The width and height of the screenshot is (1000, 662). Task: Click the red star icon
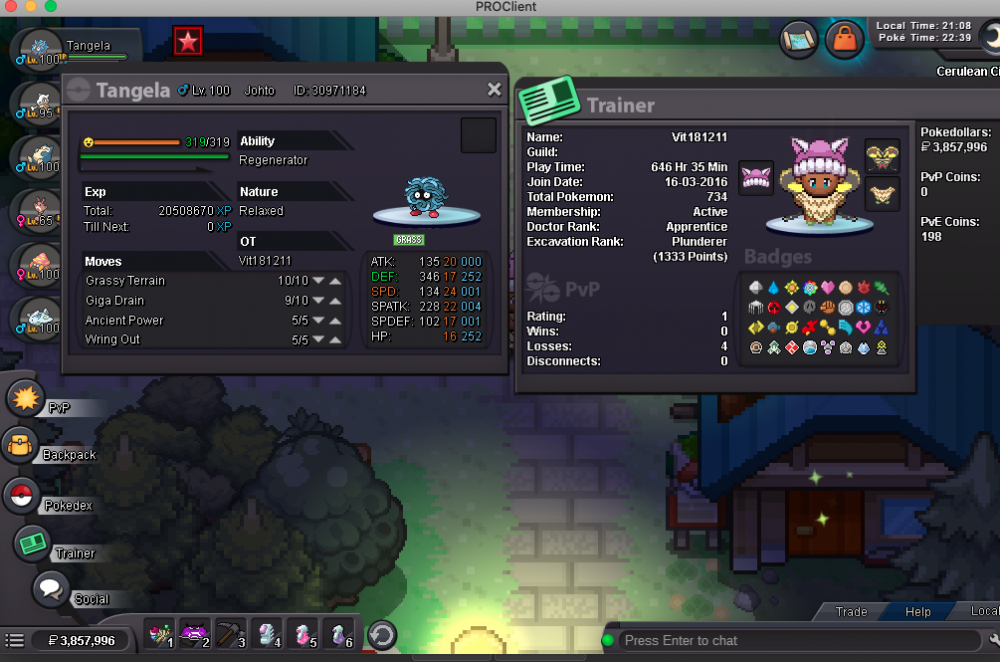(x=187, y=41)
